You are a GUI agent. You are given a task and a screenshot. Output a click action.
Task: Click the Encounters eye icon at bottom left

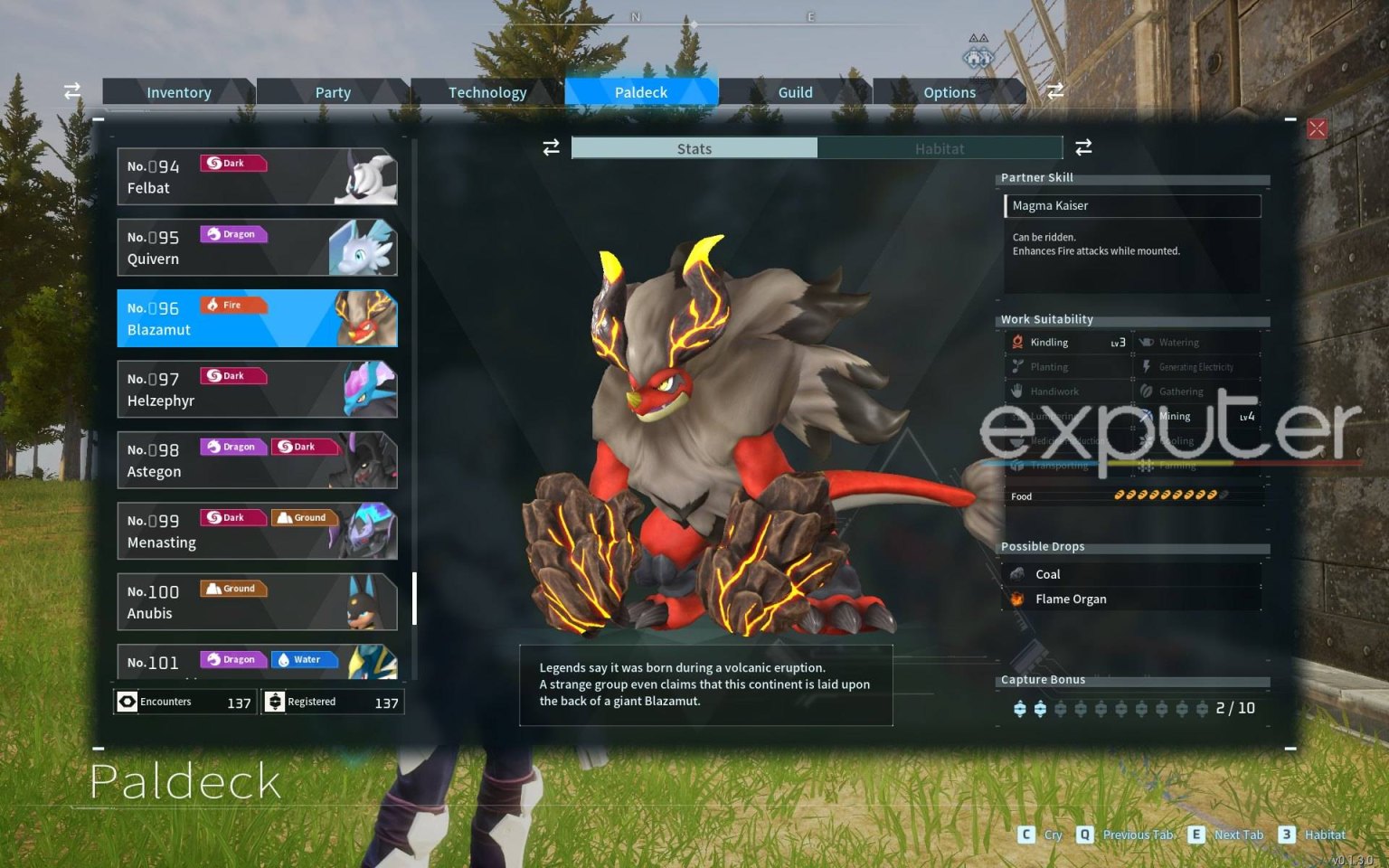[127, 702]
